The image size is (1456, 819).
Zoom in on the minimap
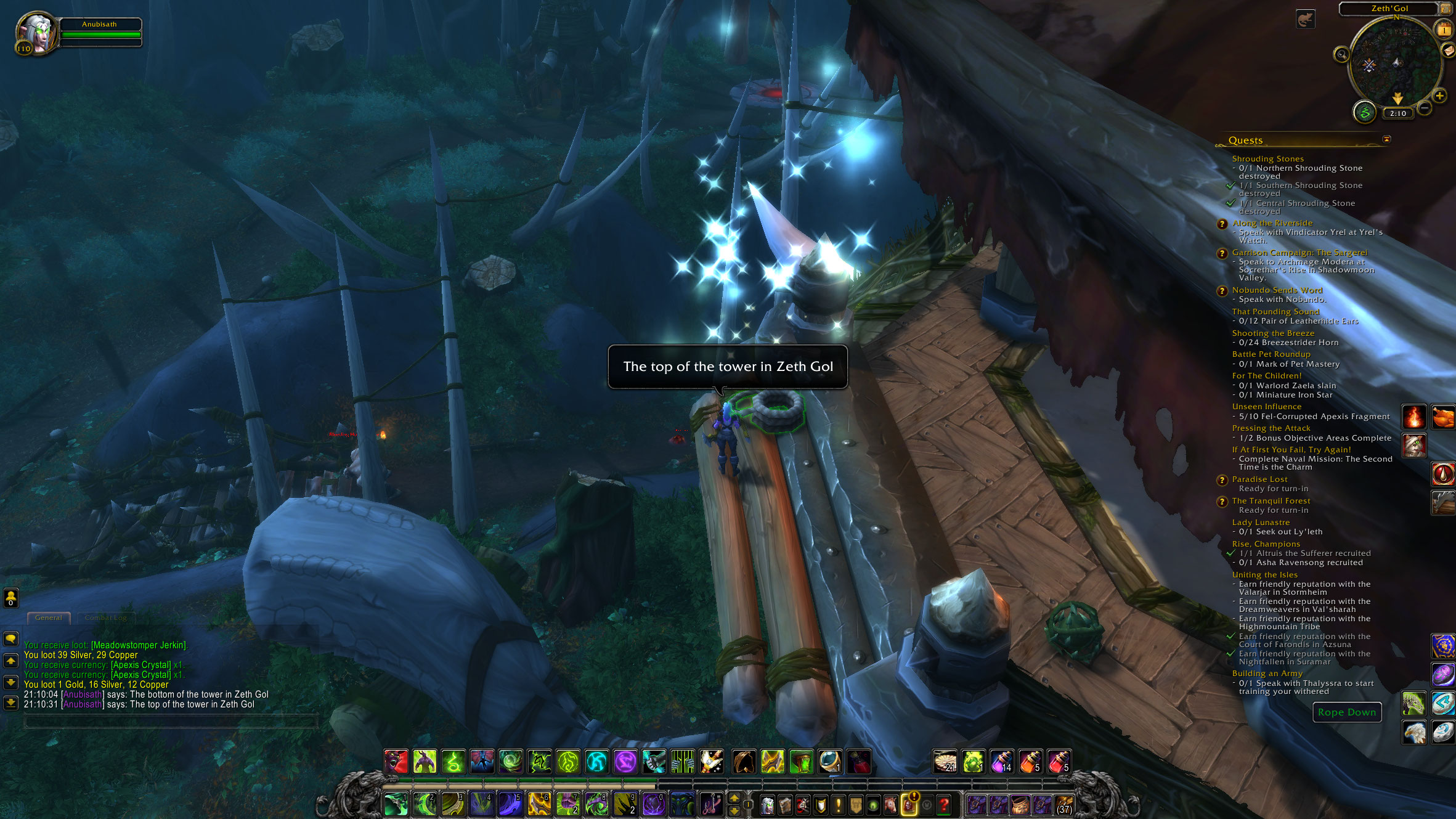1439,96
